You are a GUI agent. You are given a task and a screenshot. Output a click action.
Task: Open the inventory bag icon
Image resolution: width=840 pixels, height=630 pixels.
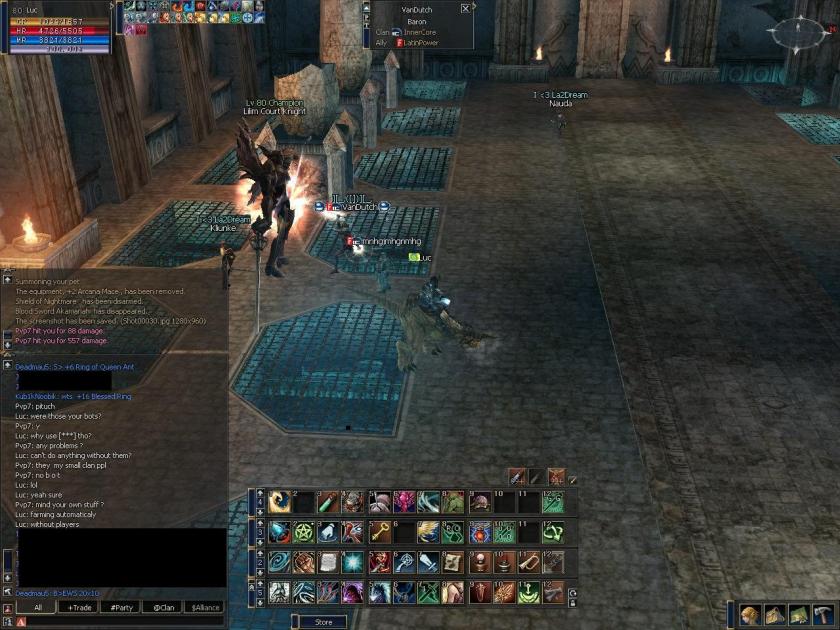(773, 614)
